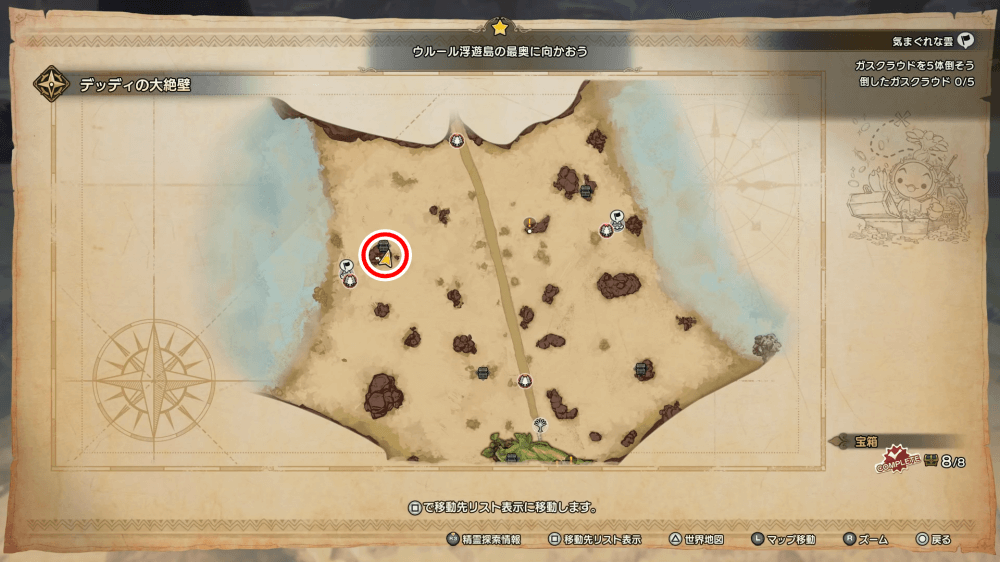Select the yellow player arrow in the red circle
1000x562 pixels.
click(385, 258)
